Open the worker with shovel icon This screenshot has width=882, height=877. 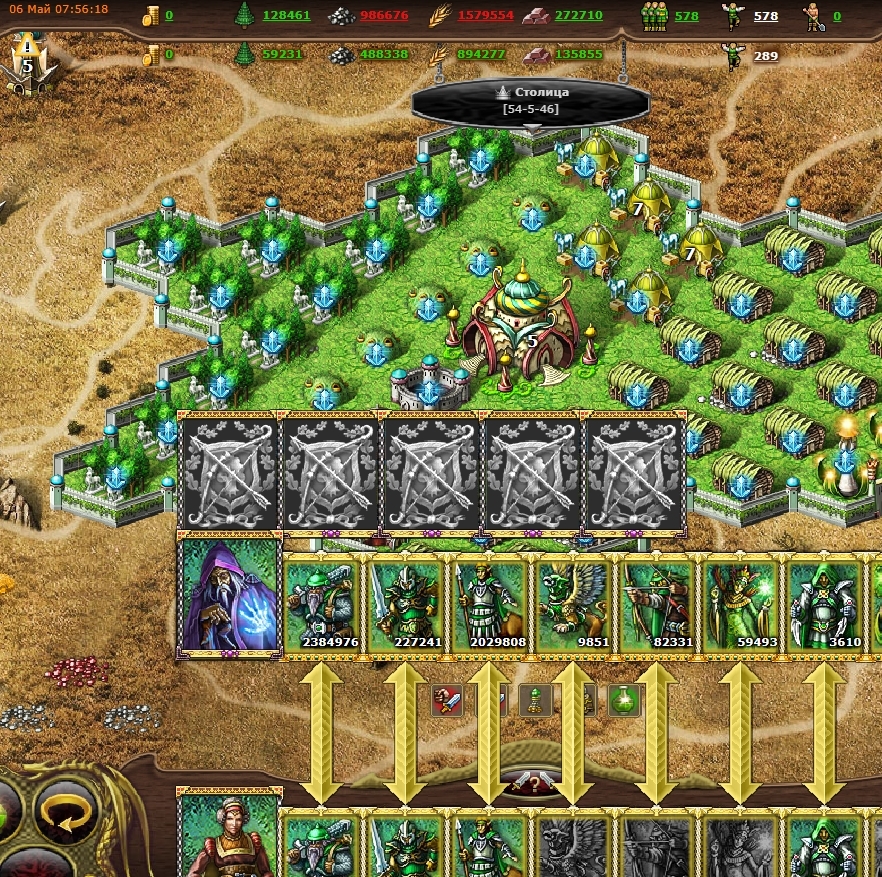(x=813, y=15)
